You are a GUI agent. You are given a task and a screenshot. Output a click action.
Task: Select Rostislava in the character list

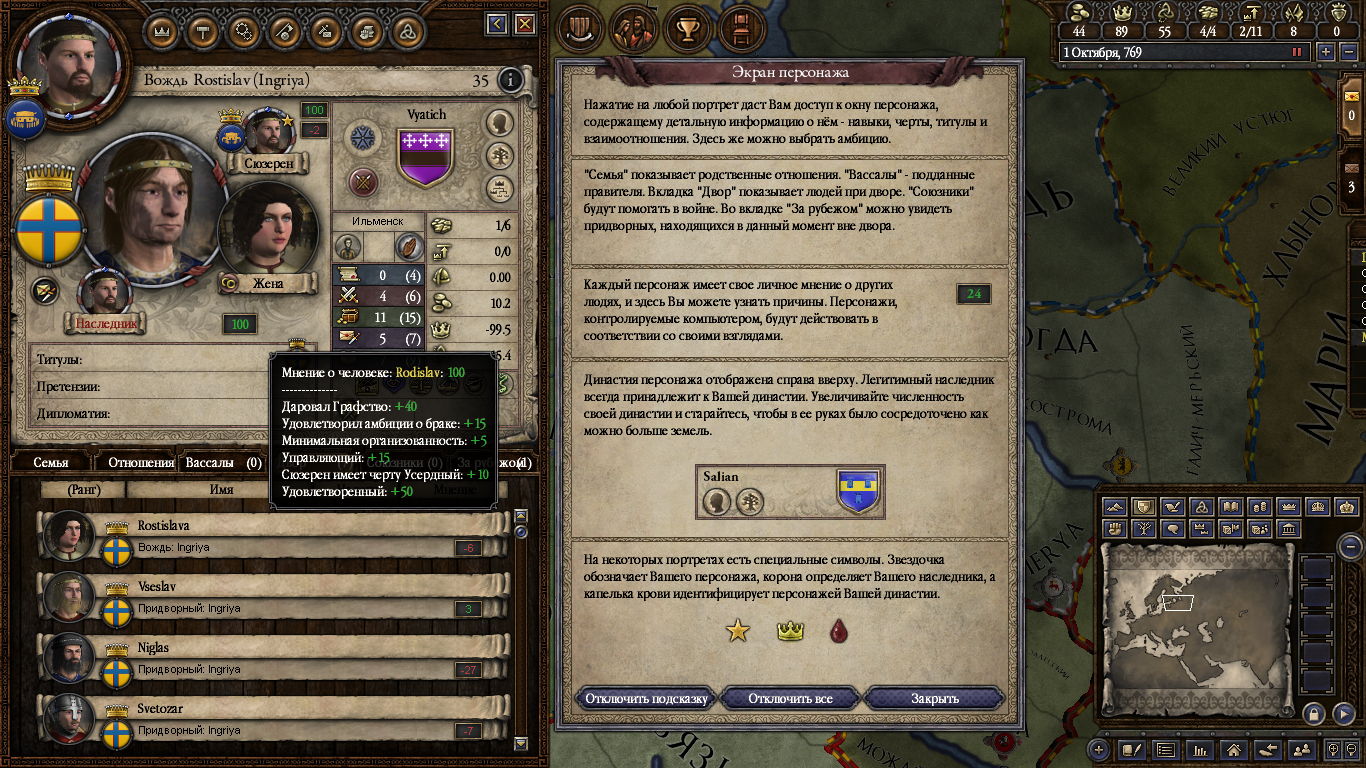(x=270, y=536)
